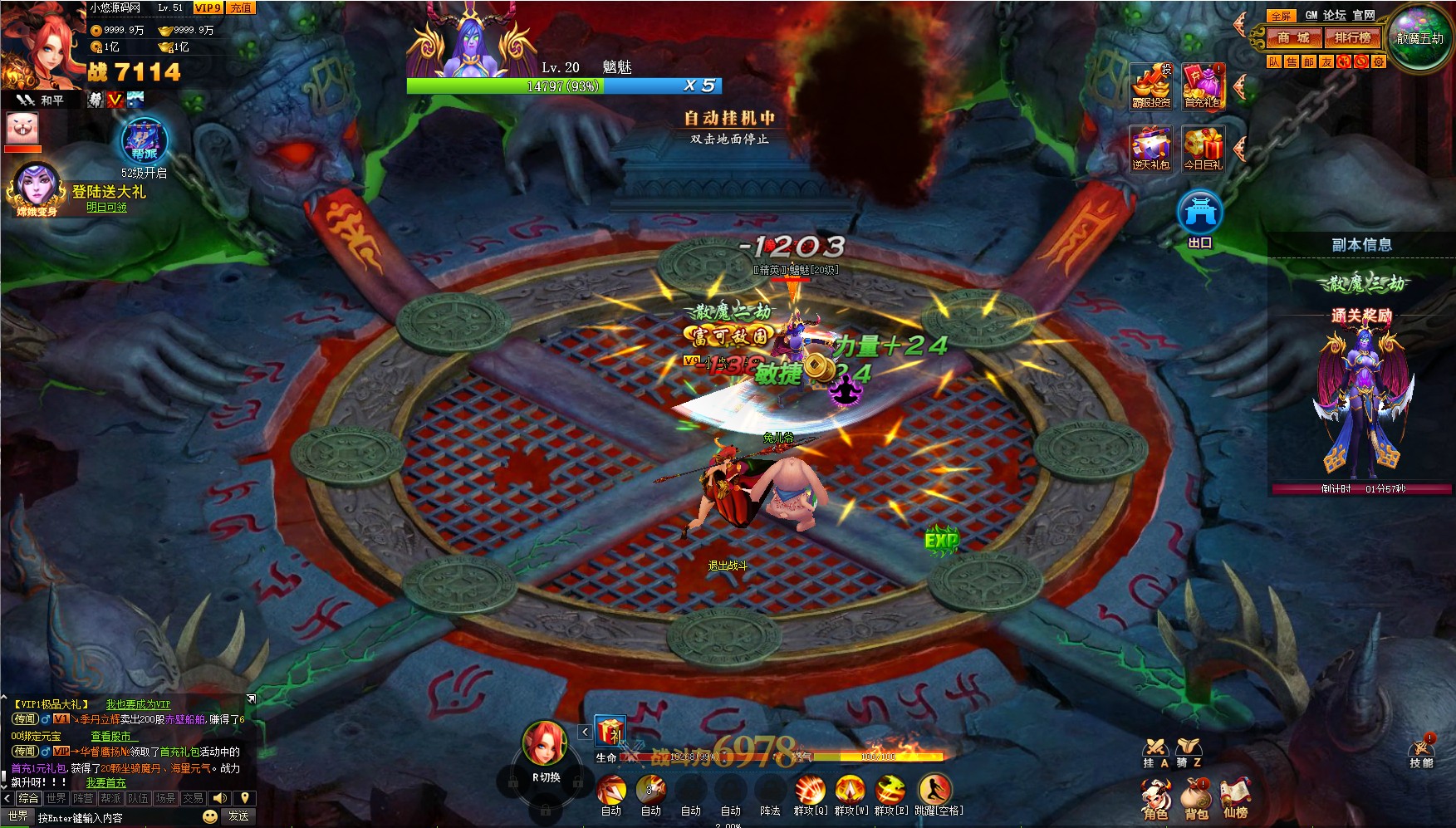This screenshot has width=1456, height=828.
Task: Open the 论坛 forum link
Action: 1334,15
